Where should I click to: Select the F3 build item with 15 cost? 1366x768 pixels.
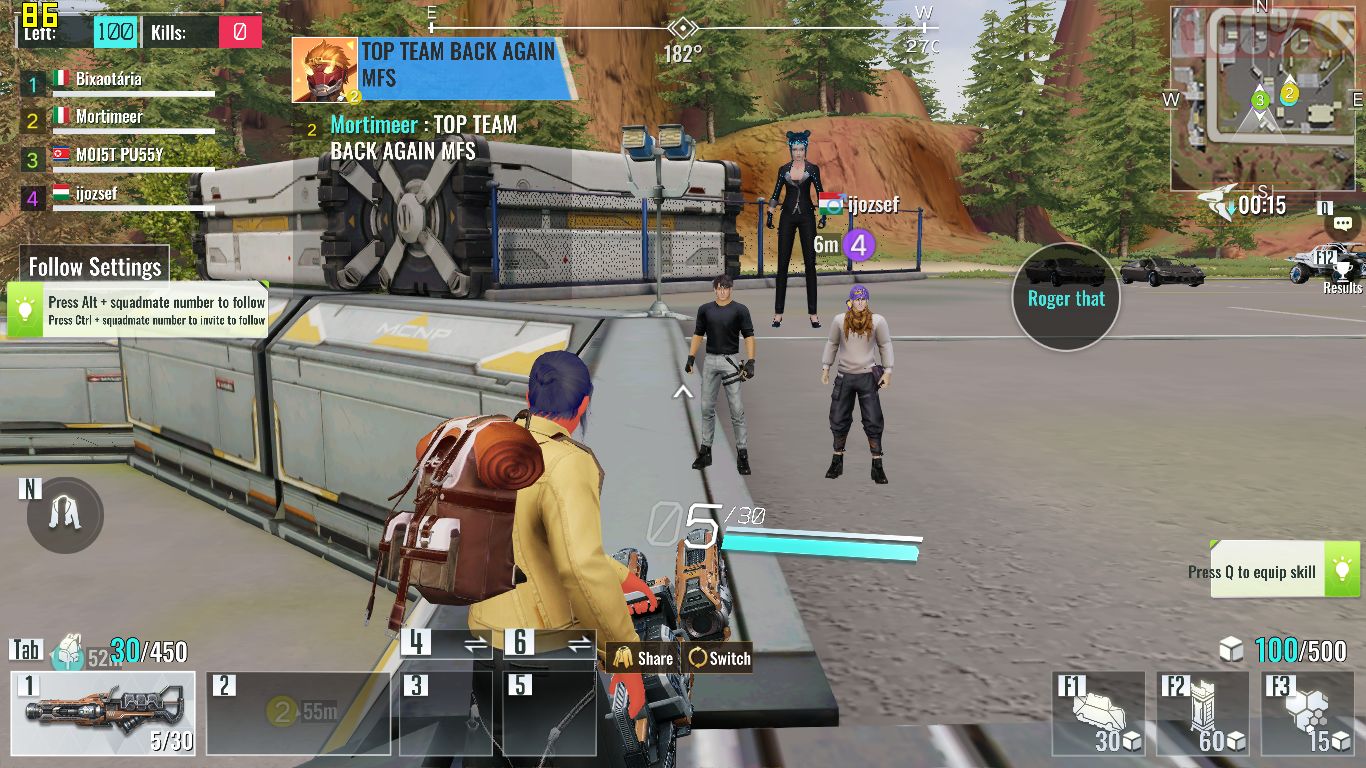tap(1307, 713)
